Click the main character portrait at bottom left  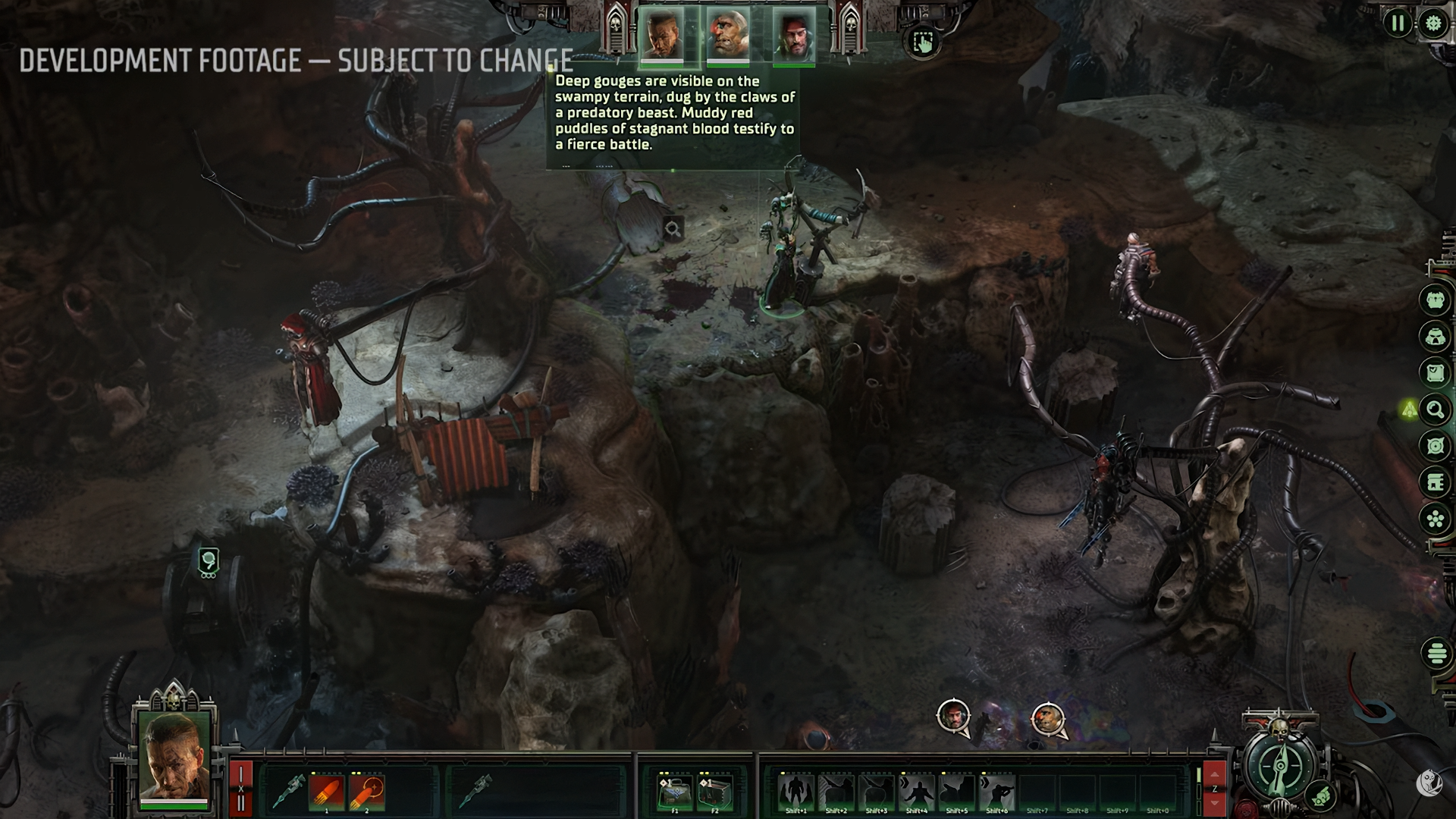click(174, 758)
